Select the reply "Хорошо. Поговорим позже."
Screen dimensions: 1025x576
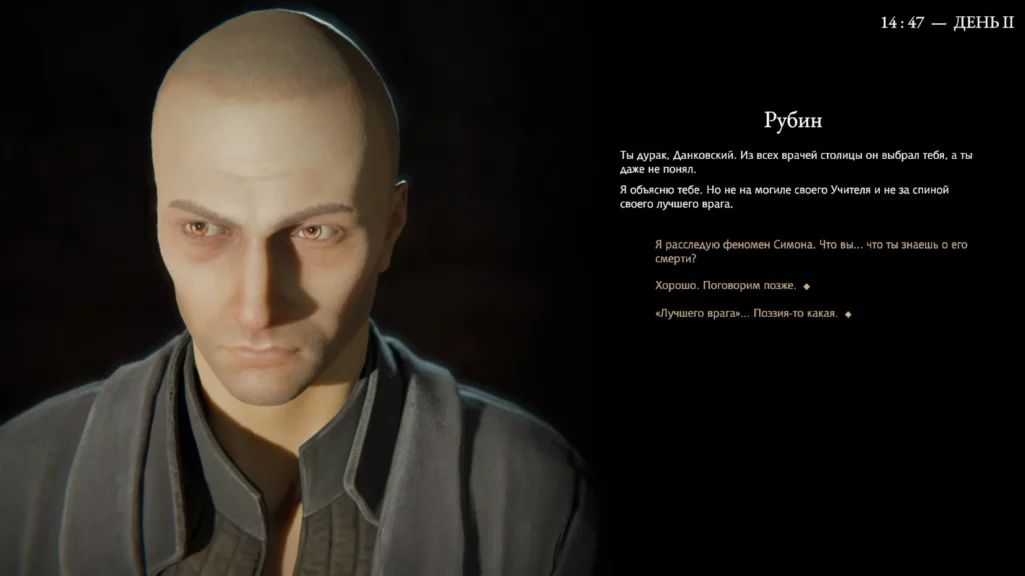[x=725, y=286]
